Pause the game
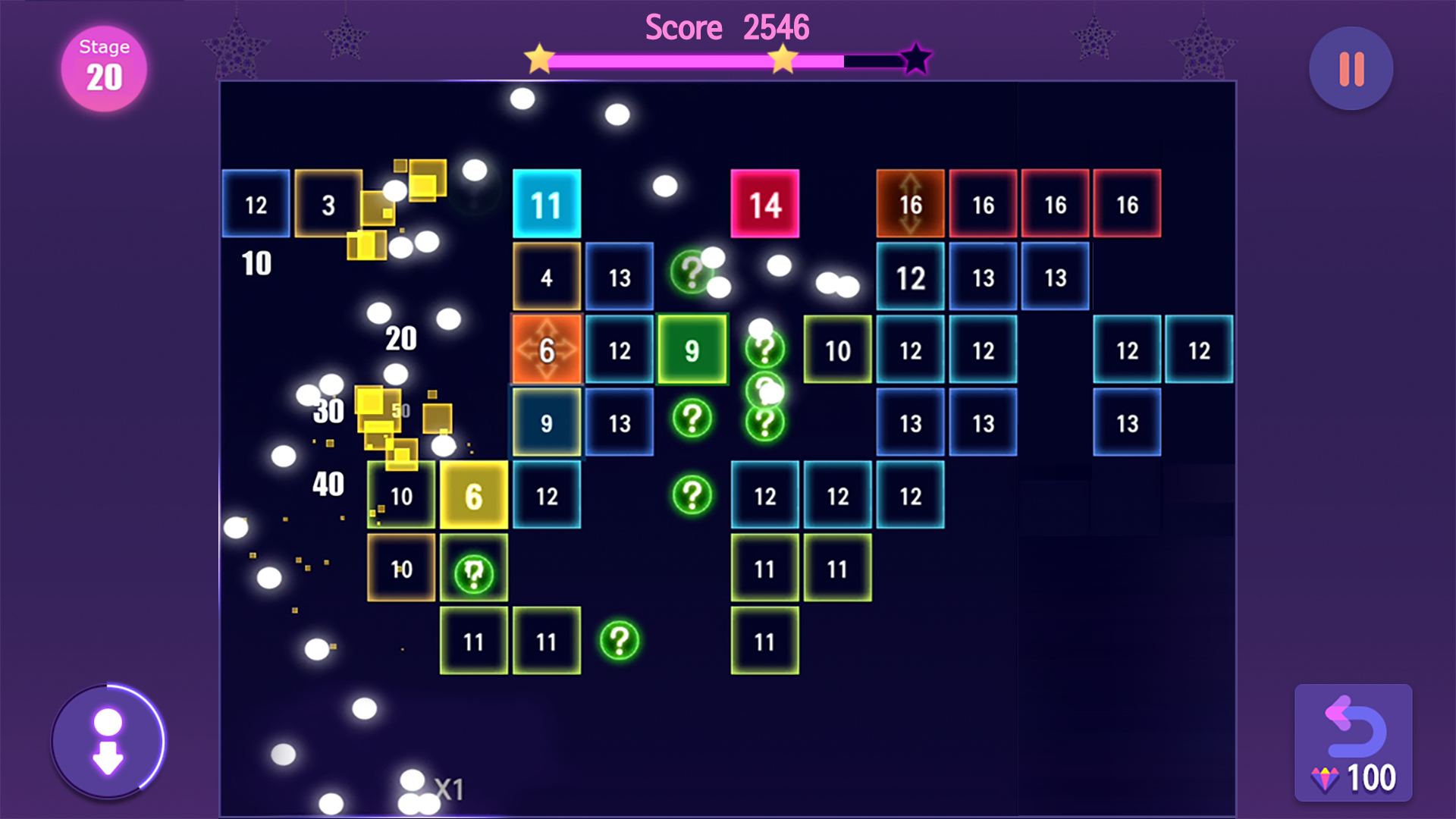Viewport: 1456px width, 819px height. pos(1350,68)
